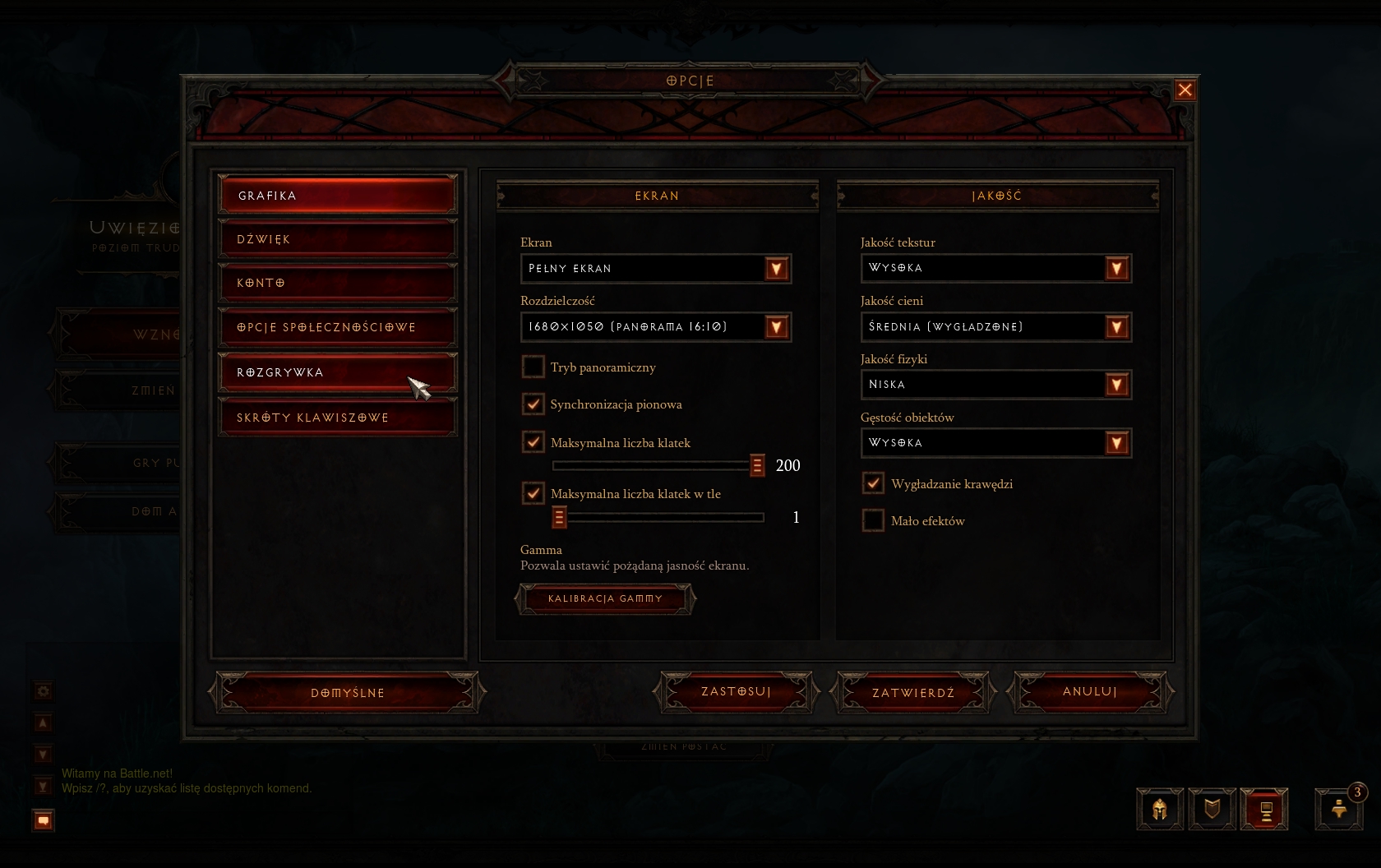Click the Kalibracja Gammy button

(605, 598)
